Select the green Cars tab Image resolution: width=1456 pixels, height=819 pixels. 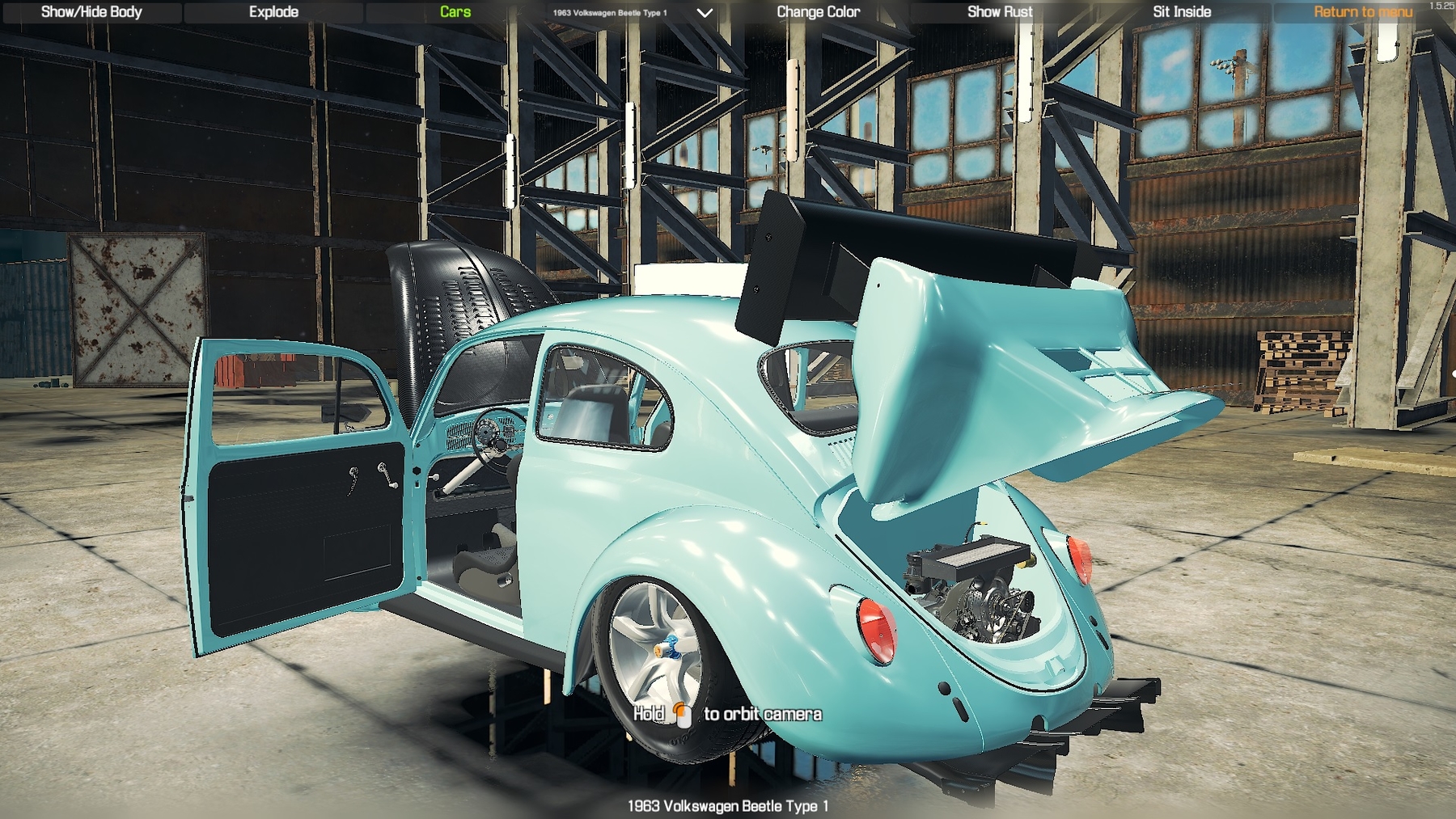(x=455, y=11)
